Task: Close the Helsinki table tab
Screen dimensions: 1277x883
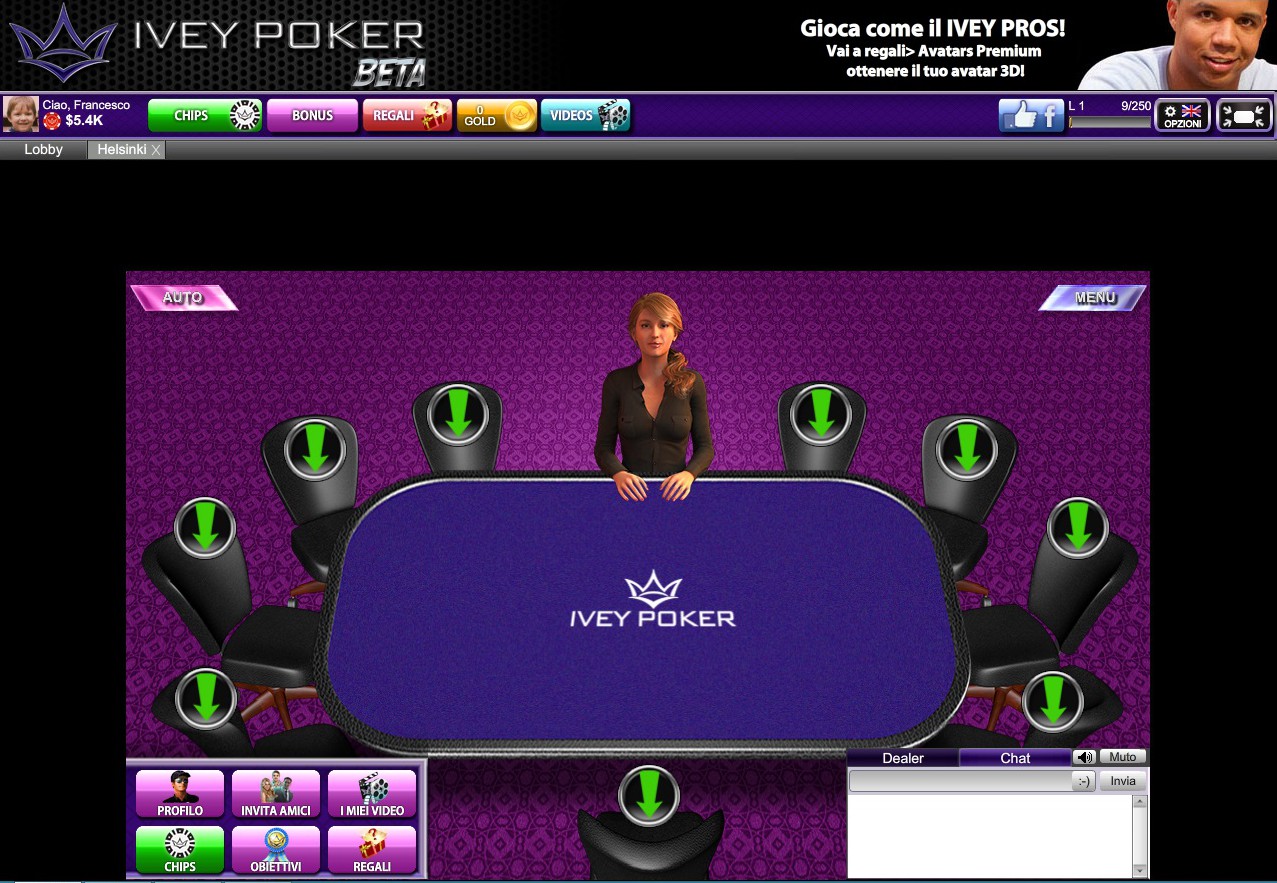Action: point(155,150)
